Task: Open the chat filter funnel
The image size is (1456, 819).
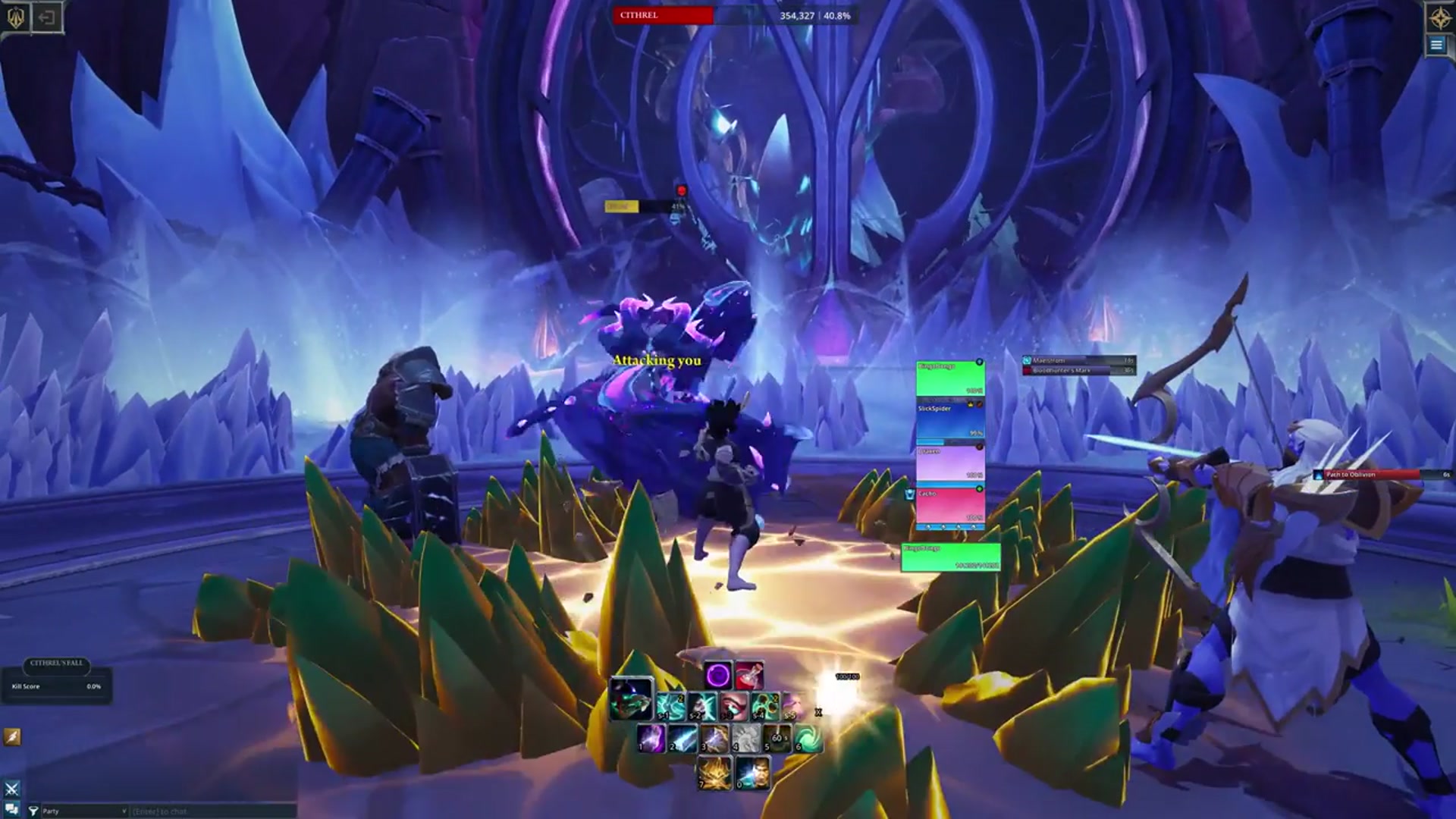Action: tap(33, 811)
